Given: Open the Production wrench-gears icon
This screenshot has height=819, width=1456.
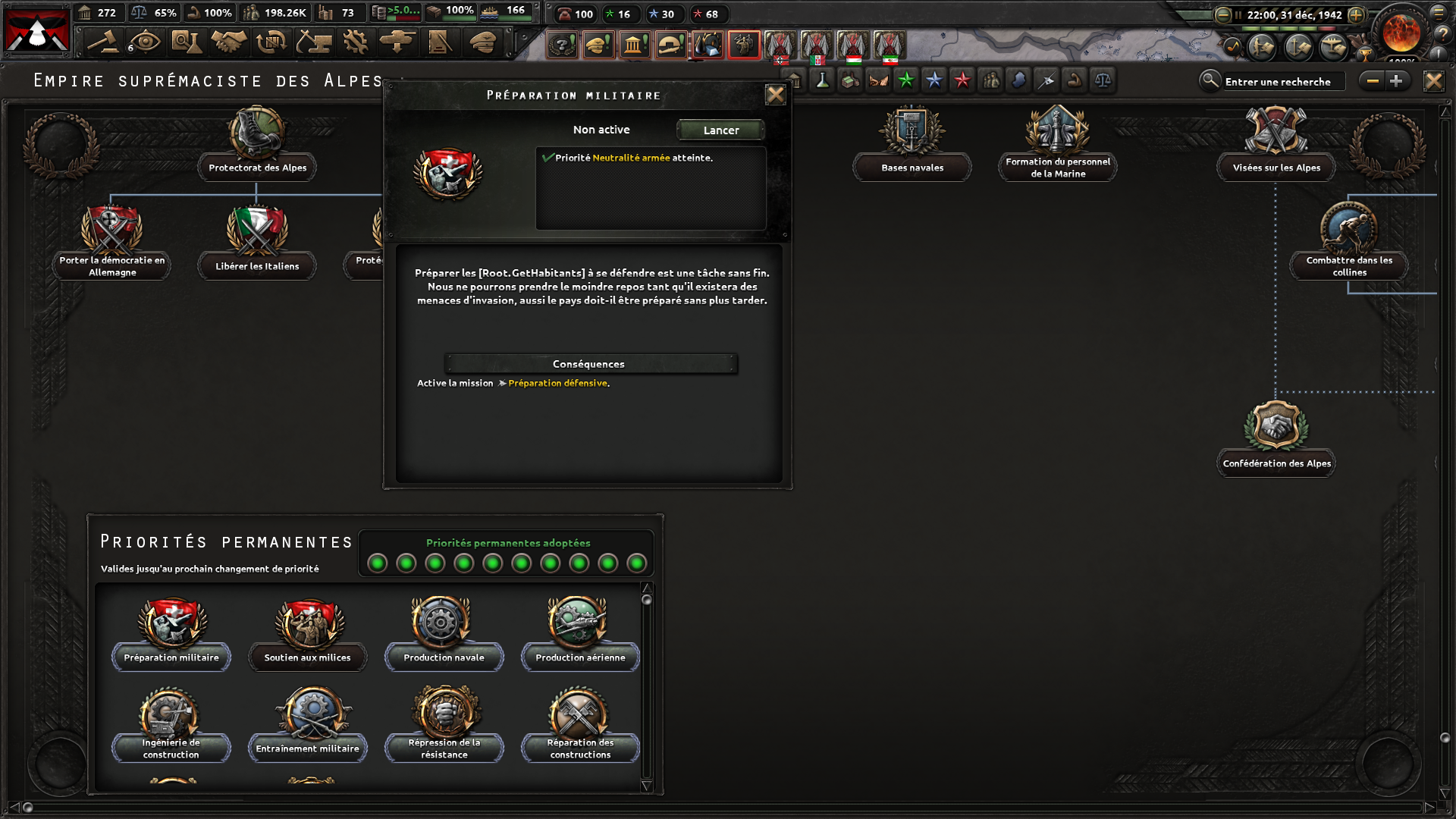Looking at the screenshot, I should point(353,42).
